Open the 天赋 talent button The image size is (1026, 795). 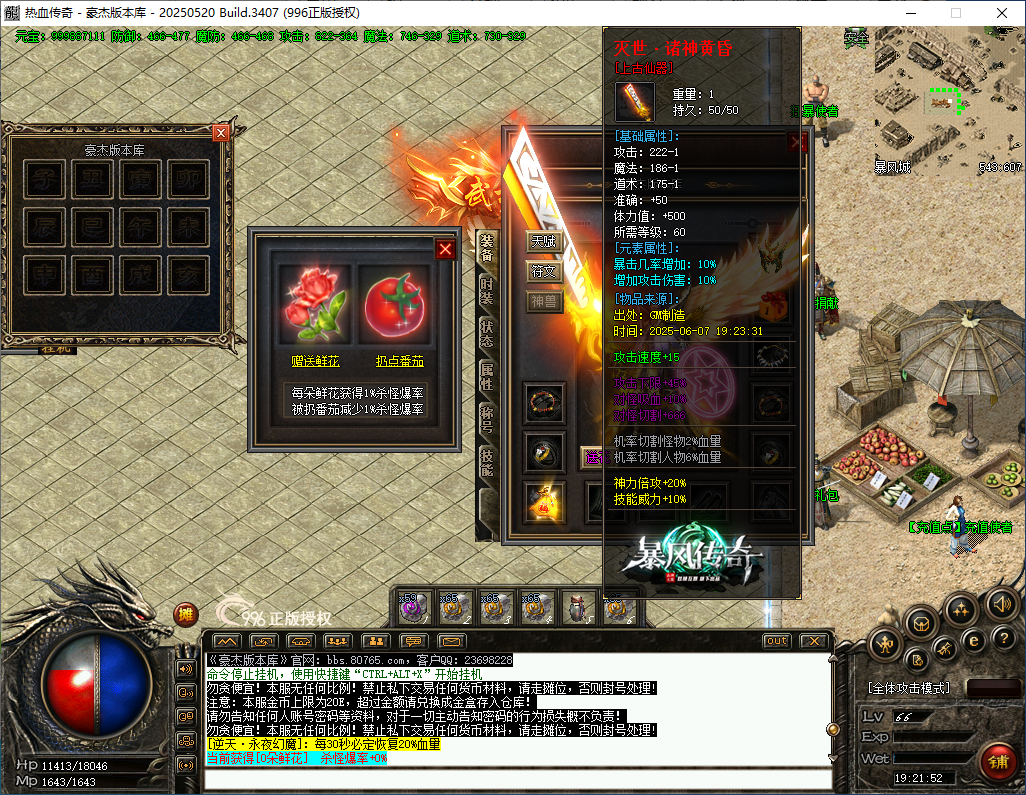pos(544,241)
